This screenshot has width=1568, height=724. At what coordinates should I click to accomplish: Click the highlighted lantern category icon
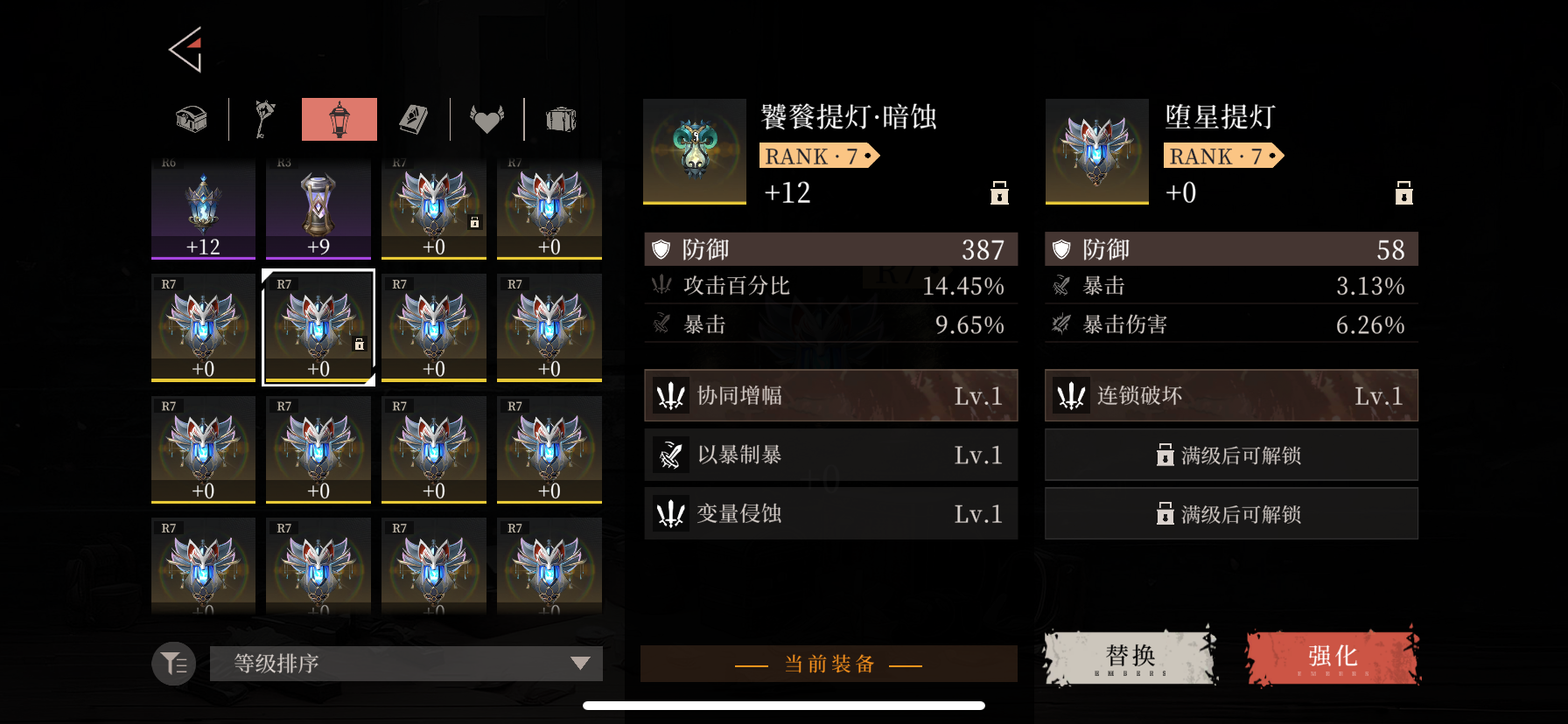pyautogui.click(x=339, y=119)
